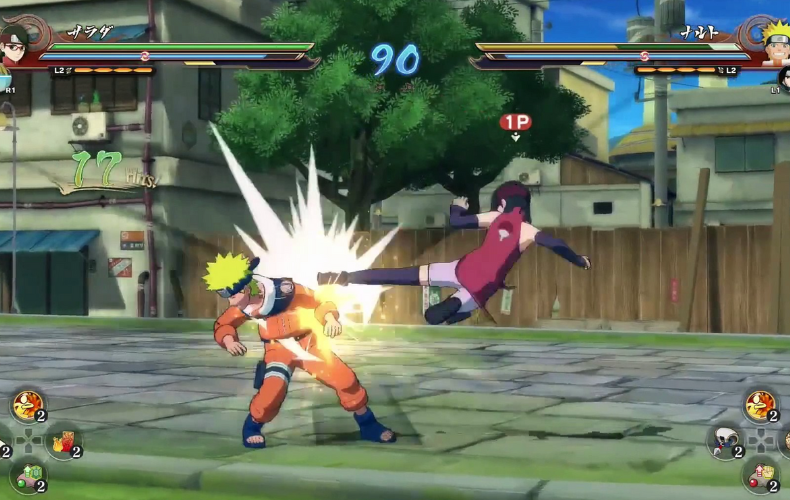Use the paper bomb fire tag item

(63, 441)
